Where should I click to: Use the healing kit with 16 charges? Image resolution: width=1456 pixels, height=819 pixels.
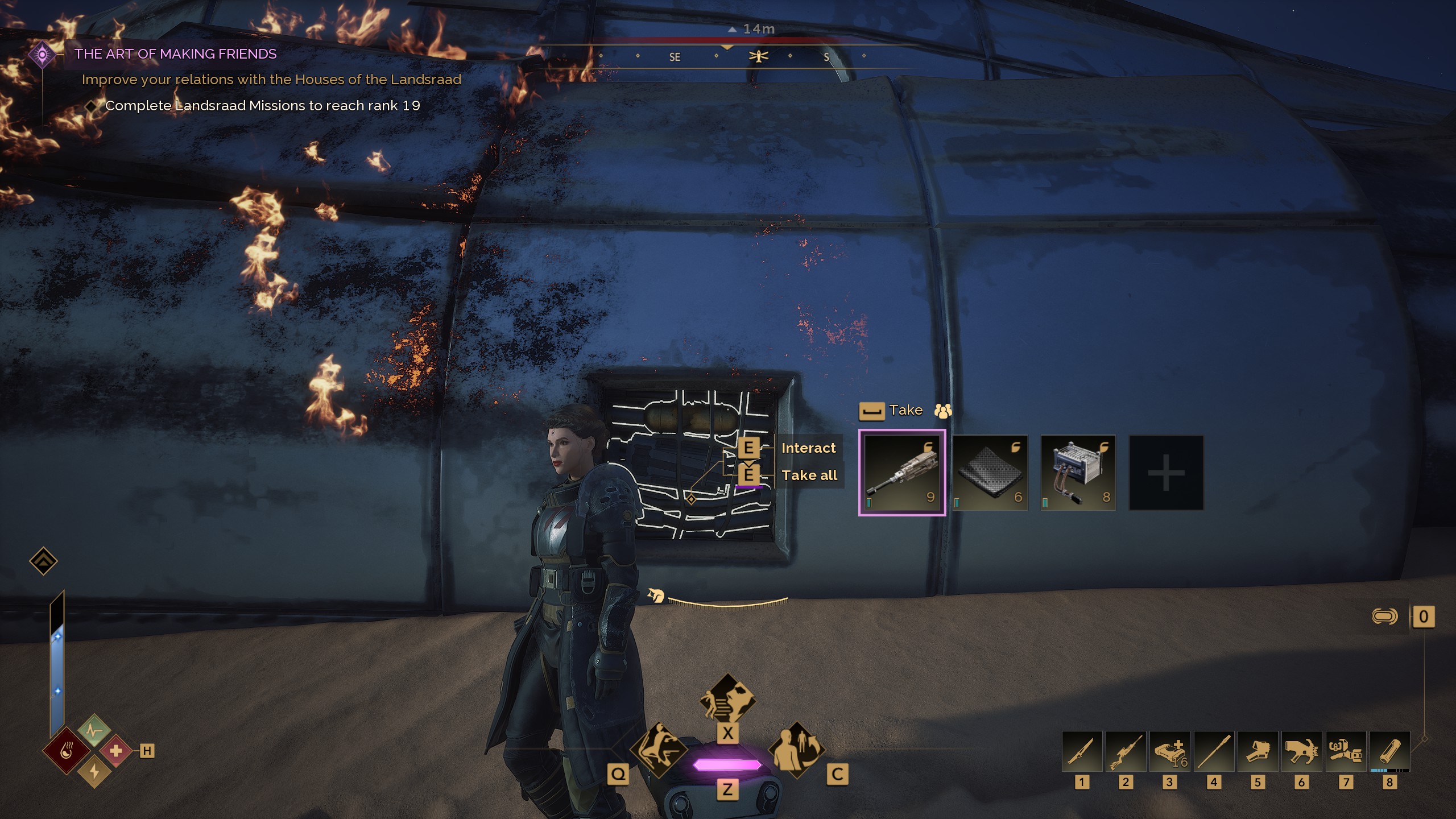(x=1169, y=751)
